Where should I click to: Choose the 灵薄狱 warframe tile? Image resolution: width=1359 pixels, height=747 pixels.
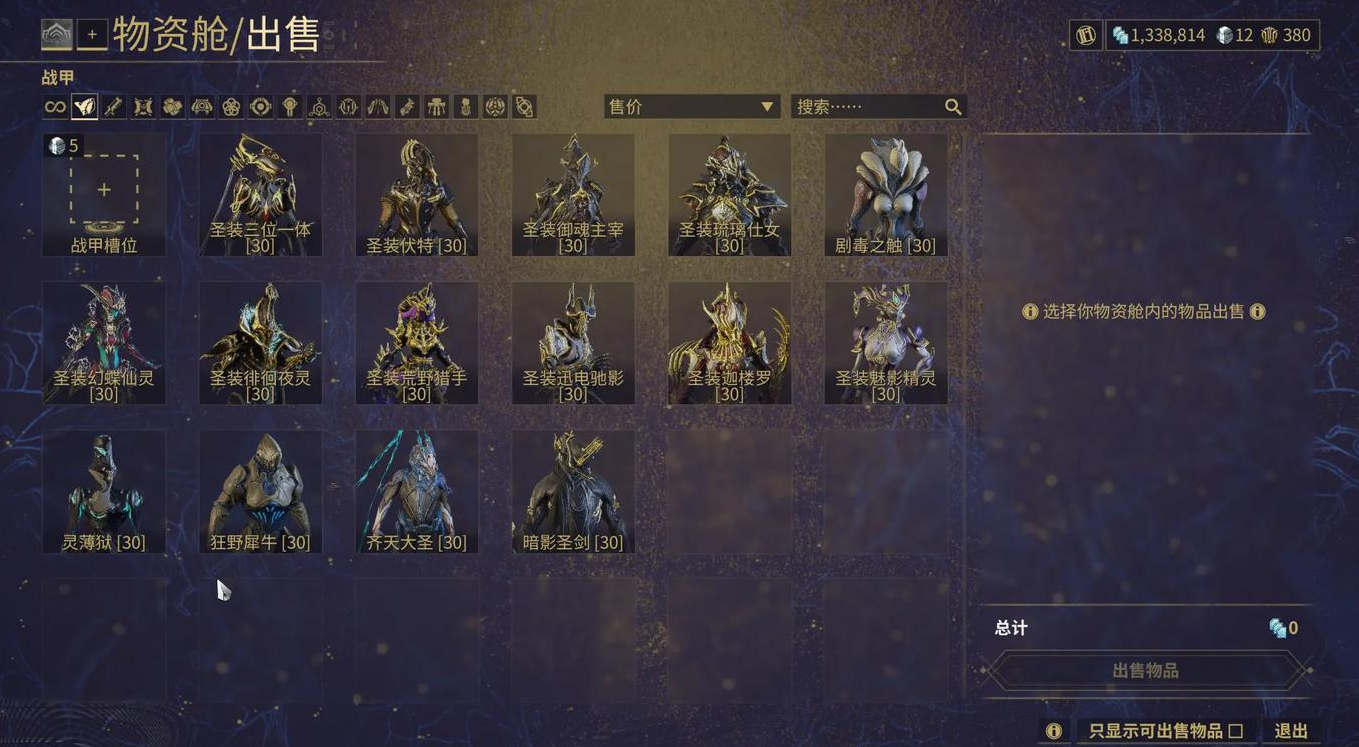(103, 492)
